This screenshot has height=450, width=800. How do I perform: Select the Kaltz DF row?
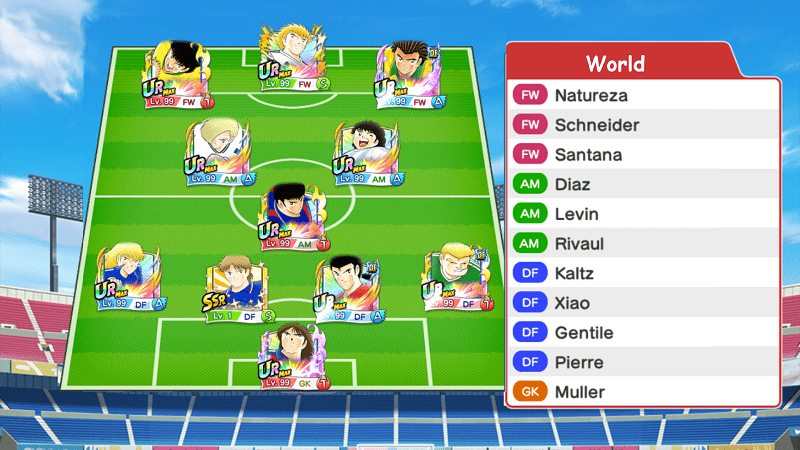tap(643, 273)
